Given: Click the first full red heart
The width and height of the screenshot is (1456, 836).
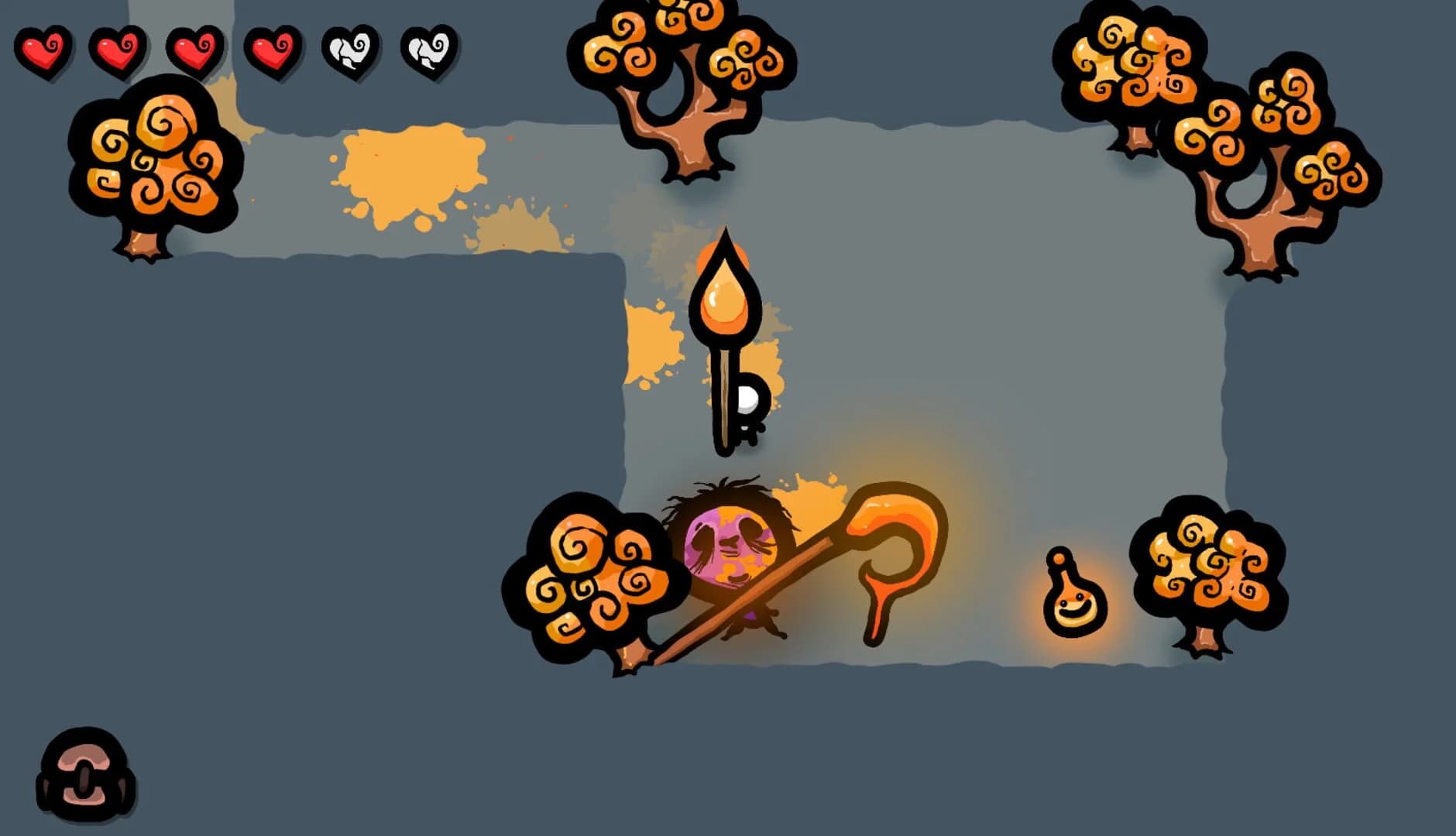Looking at the screenshot, I should coord(43,54).
